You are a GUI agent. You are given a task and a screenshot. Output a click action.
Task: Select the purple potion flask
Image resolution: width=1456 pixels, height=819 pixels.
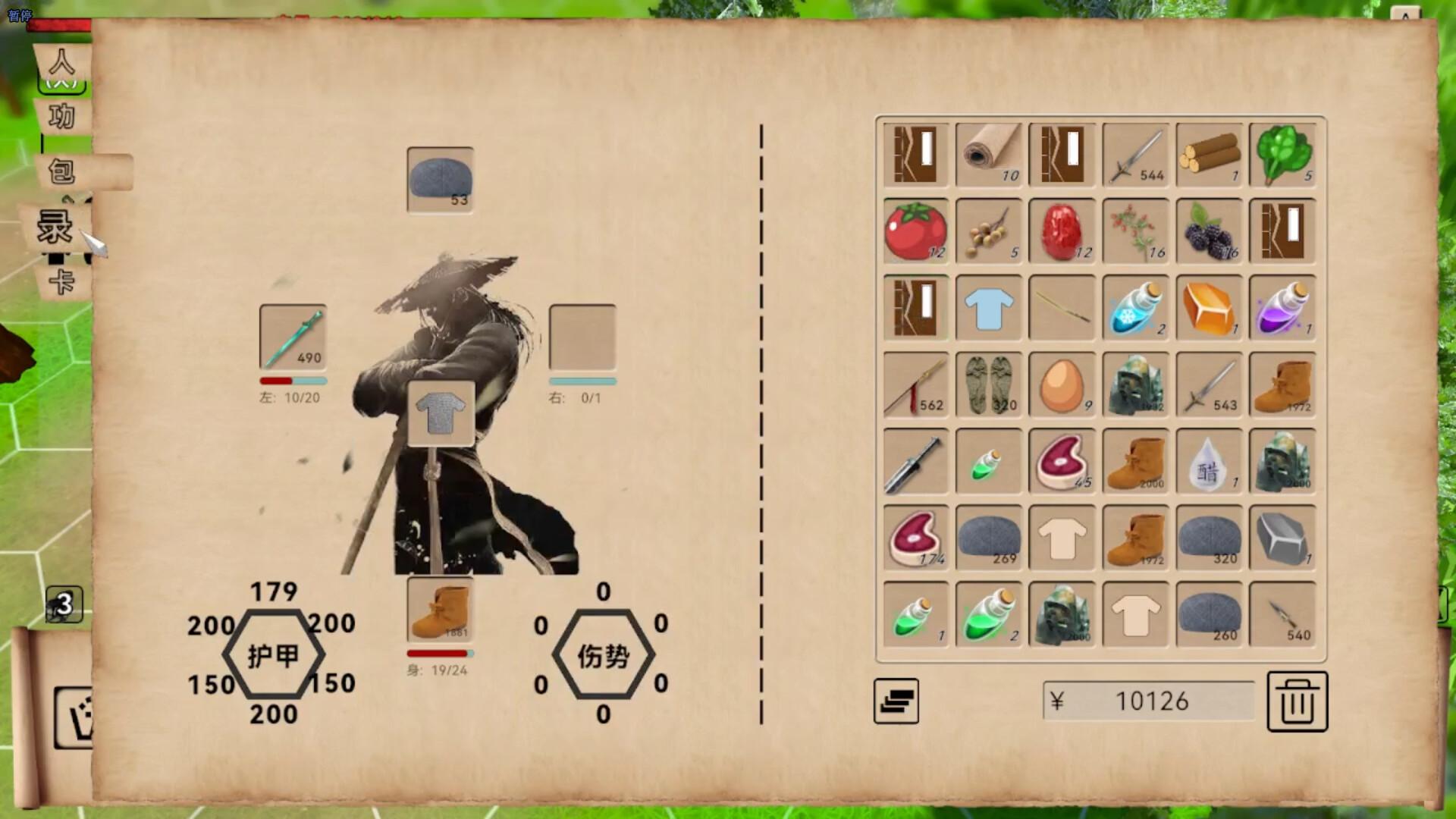point(1282,308)
